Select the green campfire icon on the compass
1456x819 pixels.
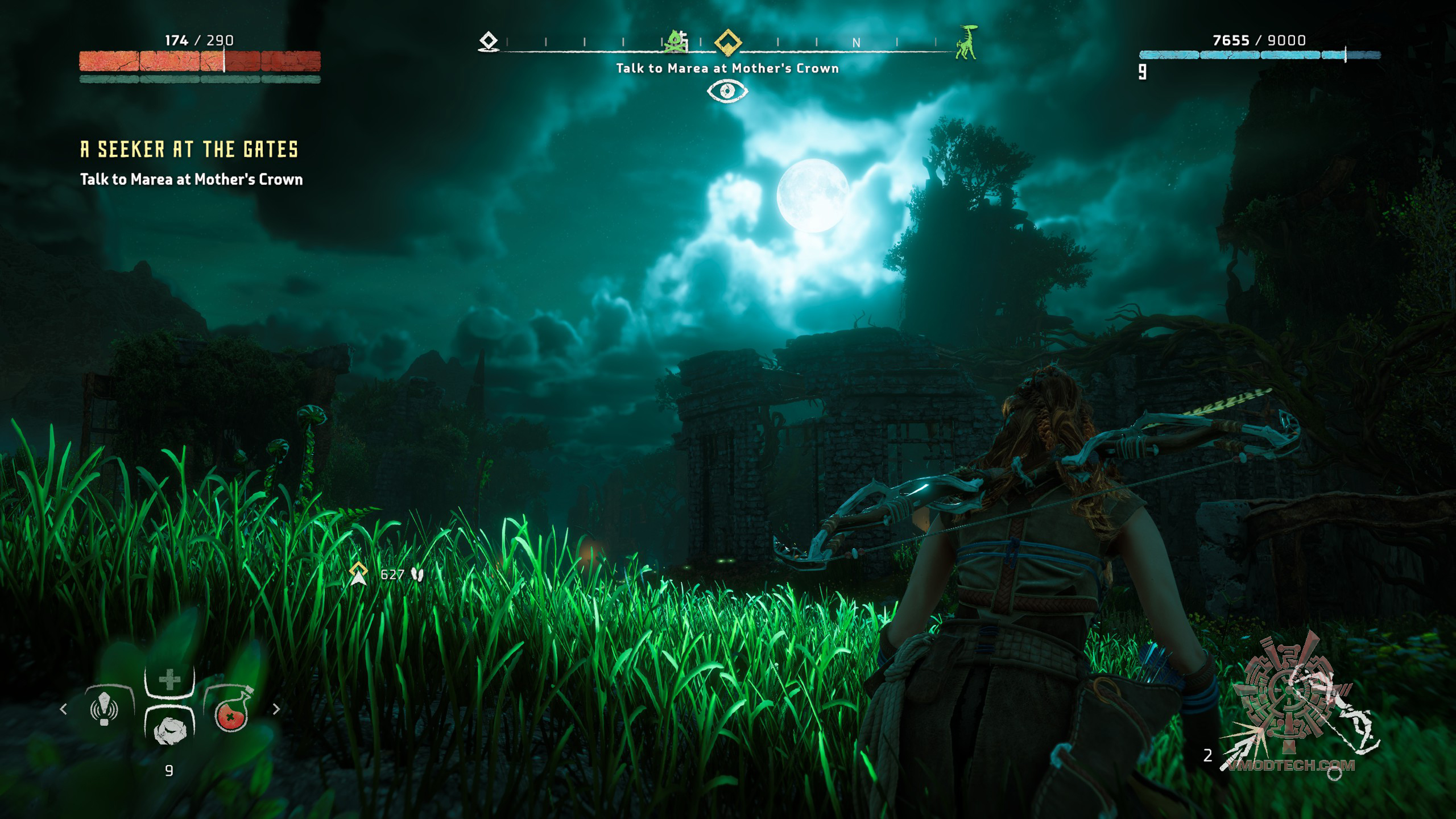point(677,42)
